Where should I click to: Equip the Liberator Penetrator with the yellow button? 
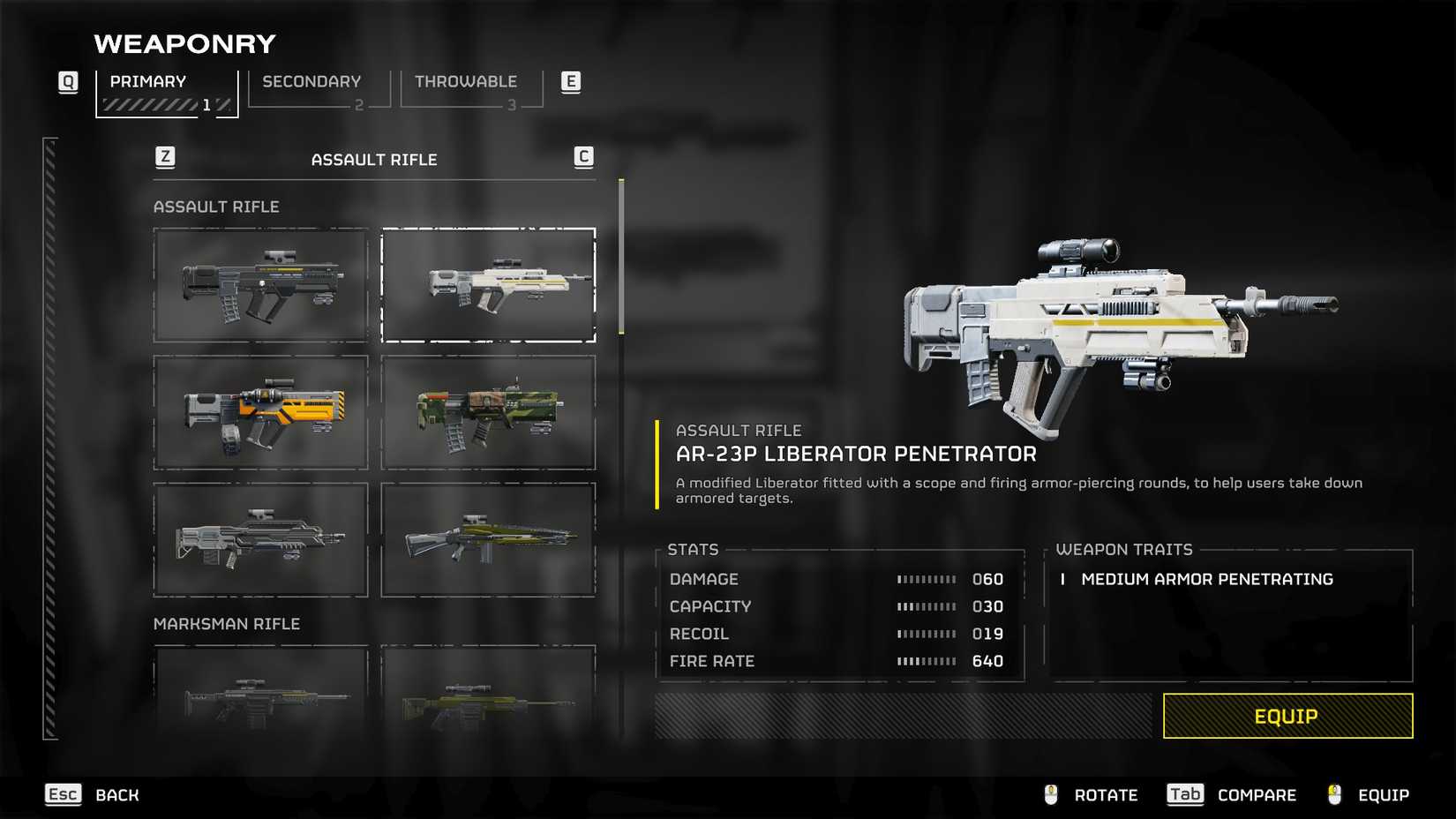(x=1287, y=716)
